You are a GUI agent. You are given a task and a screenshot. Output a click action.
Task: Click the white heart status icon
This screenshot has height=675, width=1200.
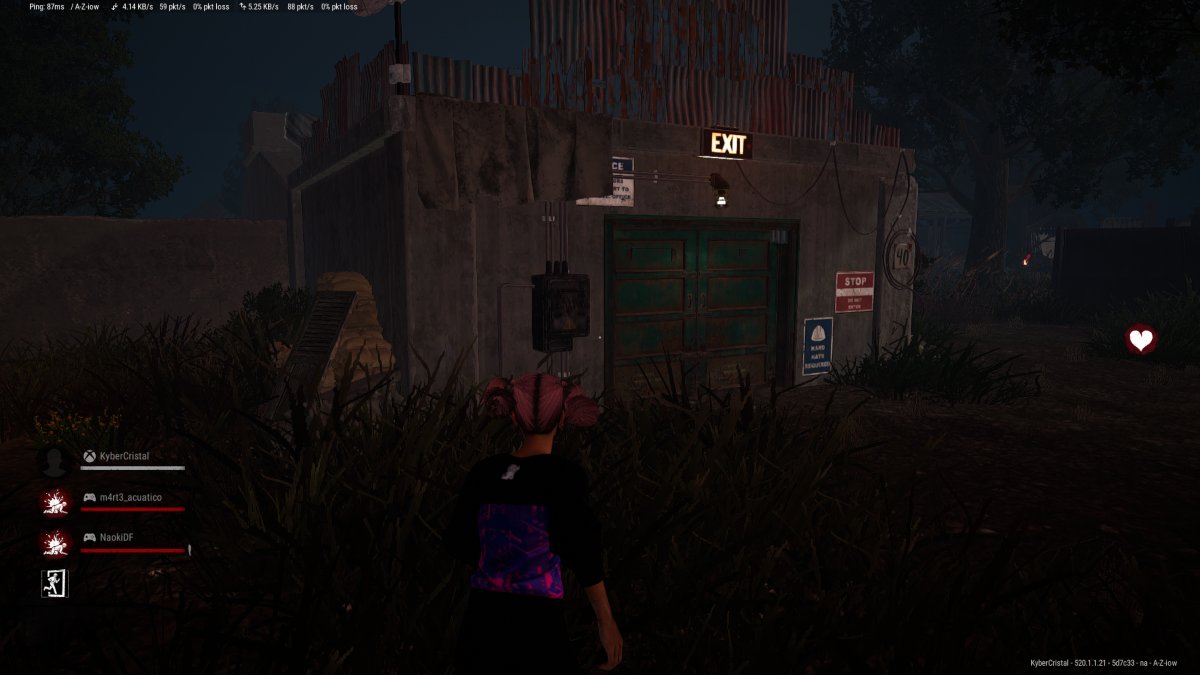pos(1140,340)
